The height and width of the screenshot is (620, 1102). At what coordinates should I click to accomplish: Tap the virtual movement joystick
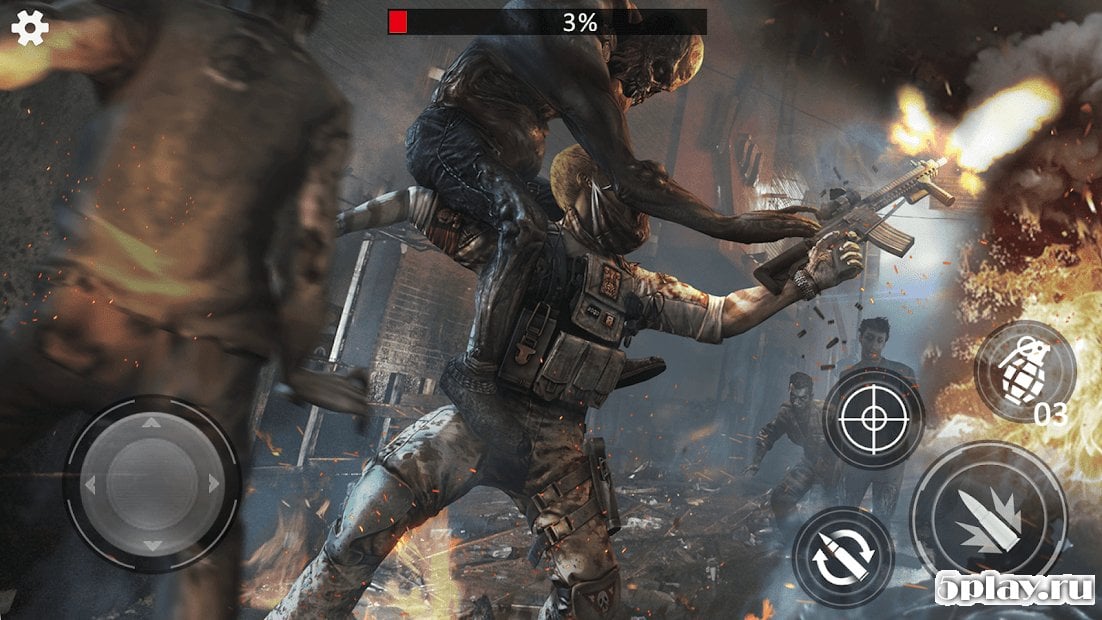coord(150,485)
